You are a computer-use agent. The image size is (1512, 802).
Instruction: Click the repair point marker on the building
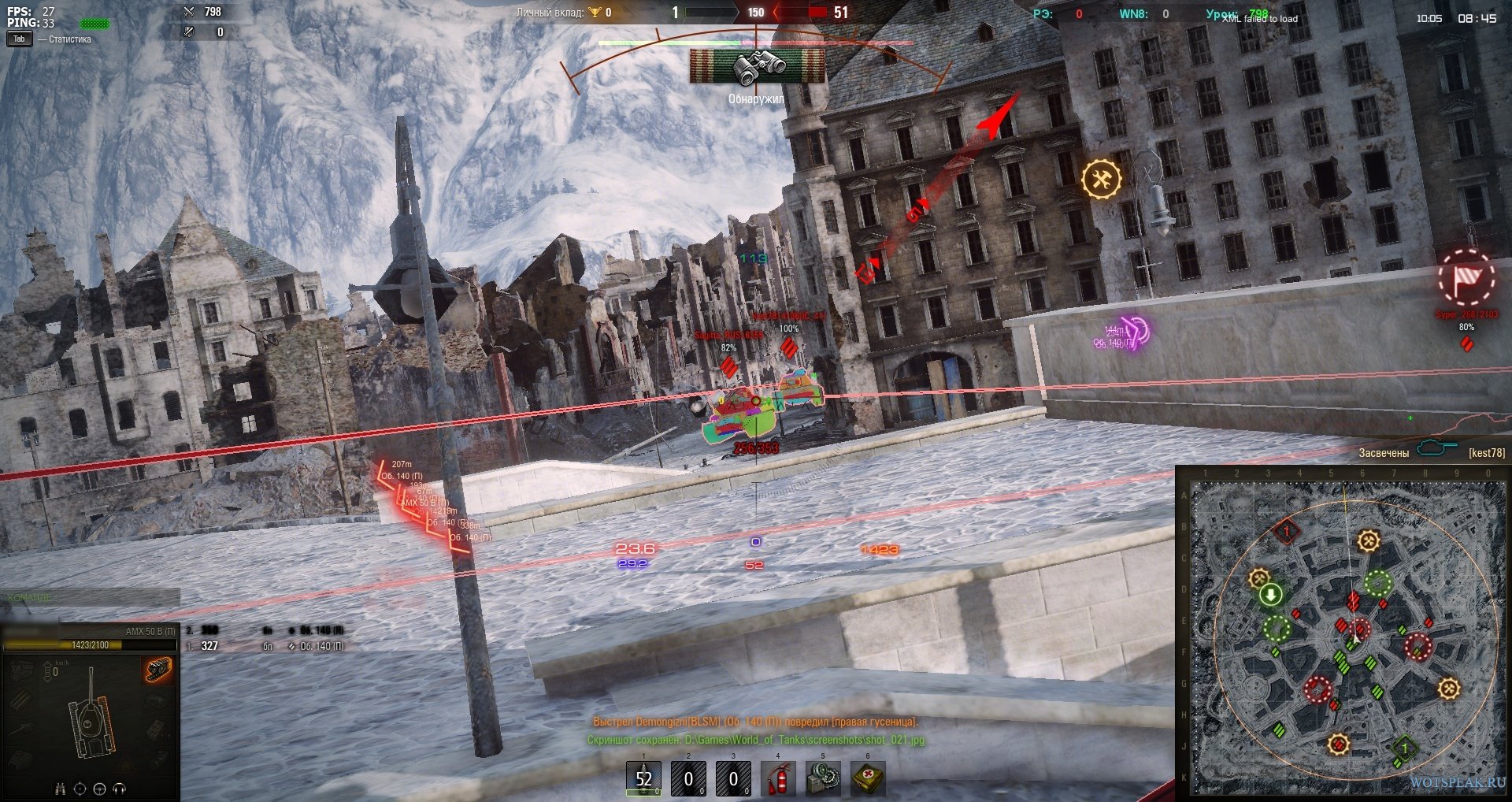[1101, 179]
